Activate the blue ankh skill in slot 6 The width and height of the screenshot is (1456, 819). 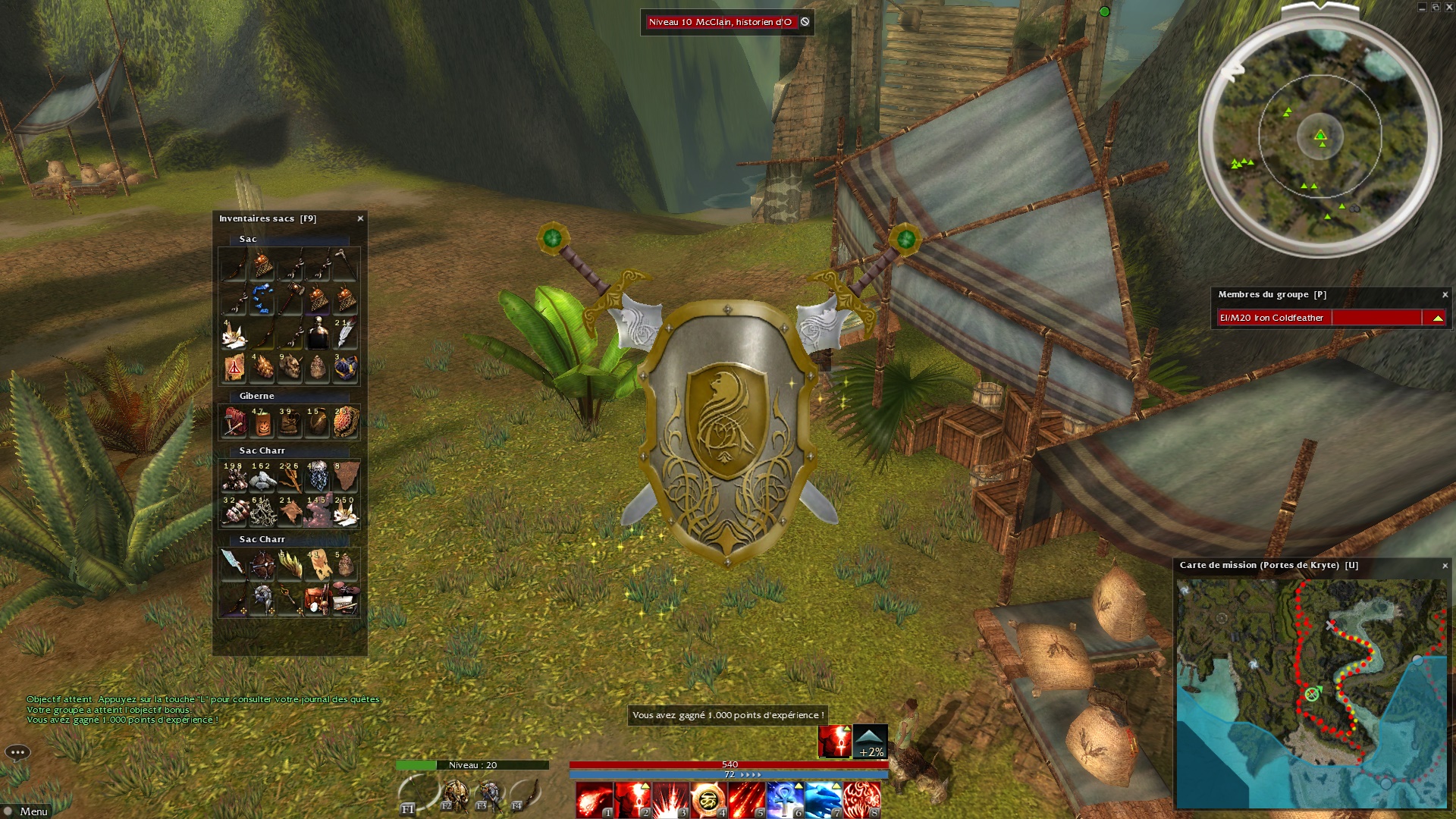pyautogui.click(x=785, y=801)
